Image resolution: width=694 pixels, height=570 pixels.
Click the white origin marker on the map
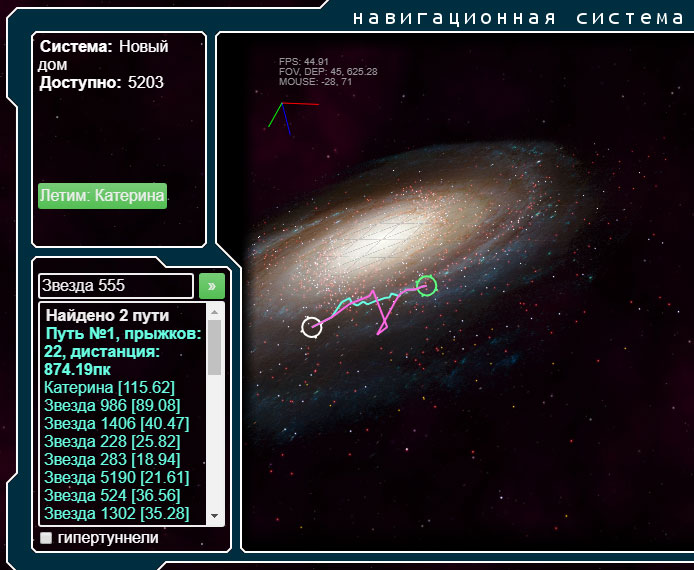(312, 327)
